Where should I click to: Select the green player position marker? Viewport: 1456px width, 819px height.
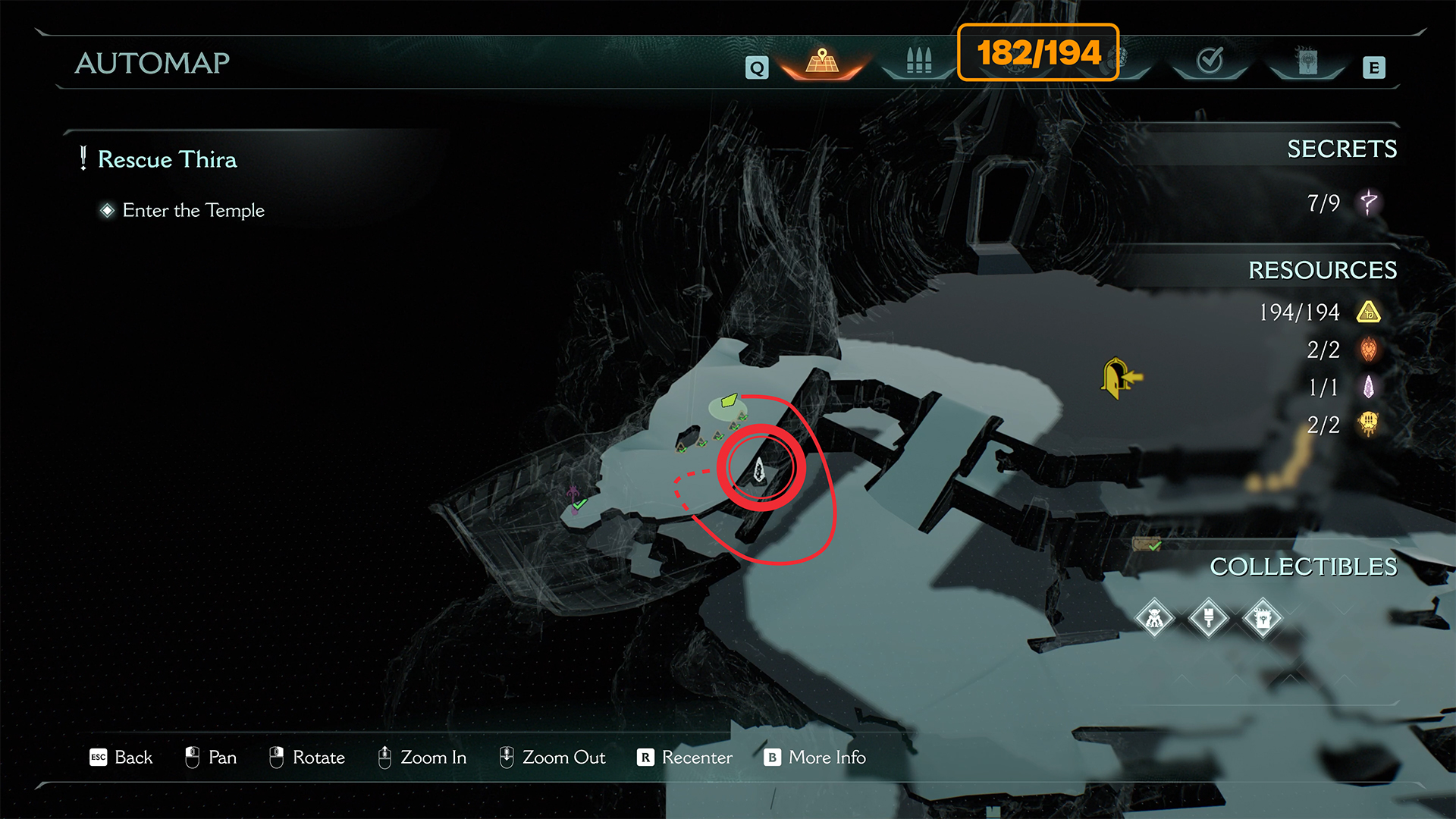tap(729, 400)
